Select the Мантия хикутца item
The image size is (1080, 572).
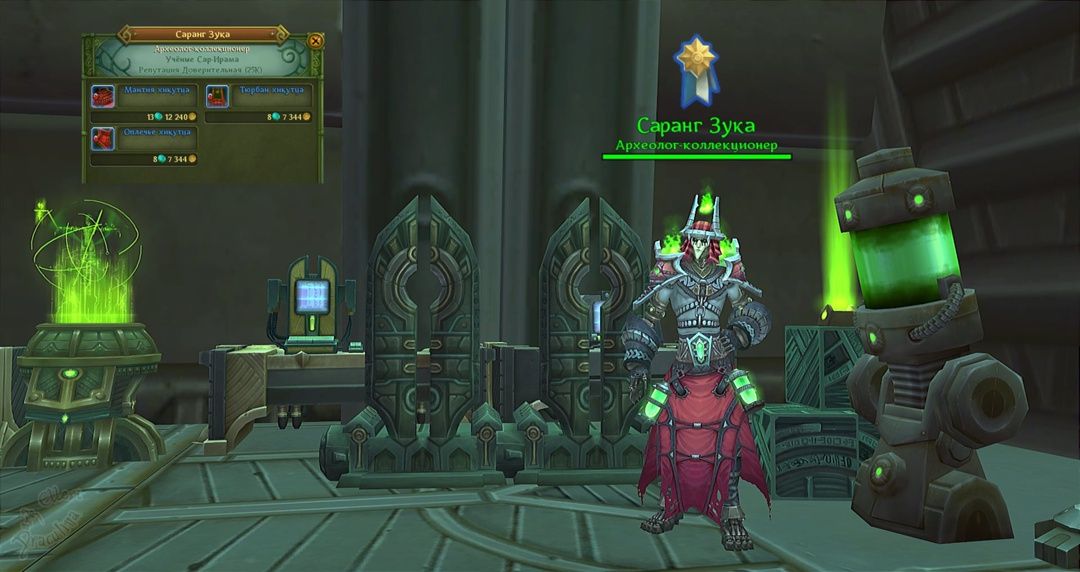point(103,96)
